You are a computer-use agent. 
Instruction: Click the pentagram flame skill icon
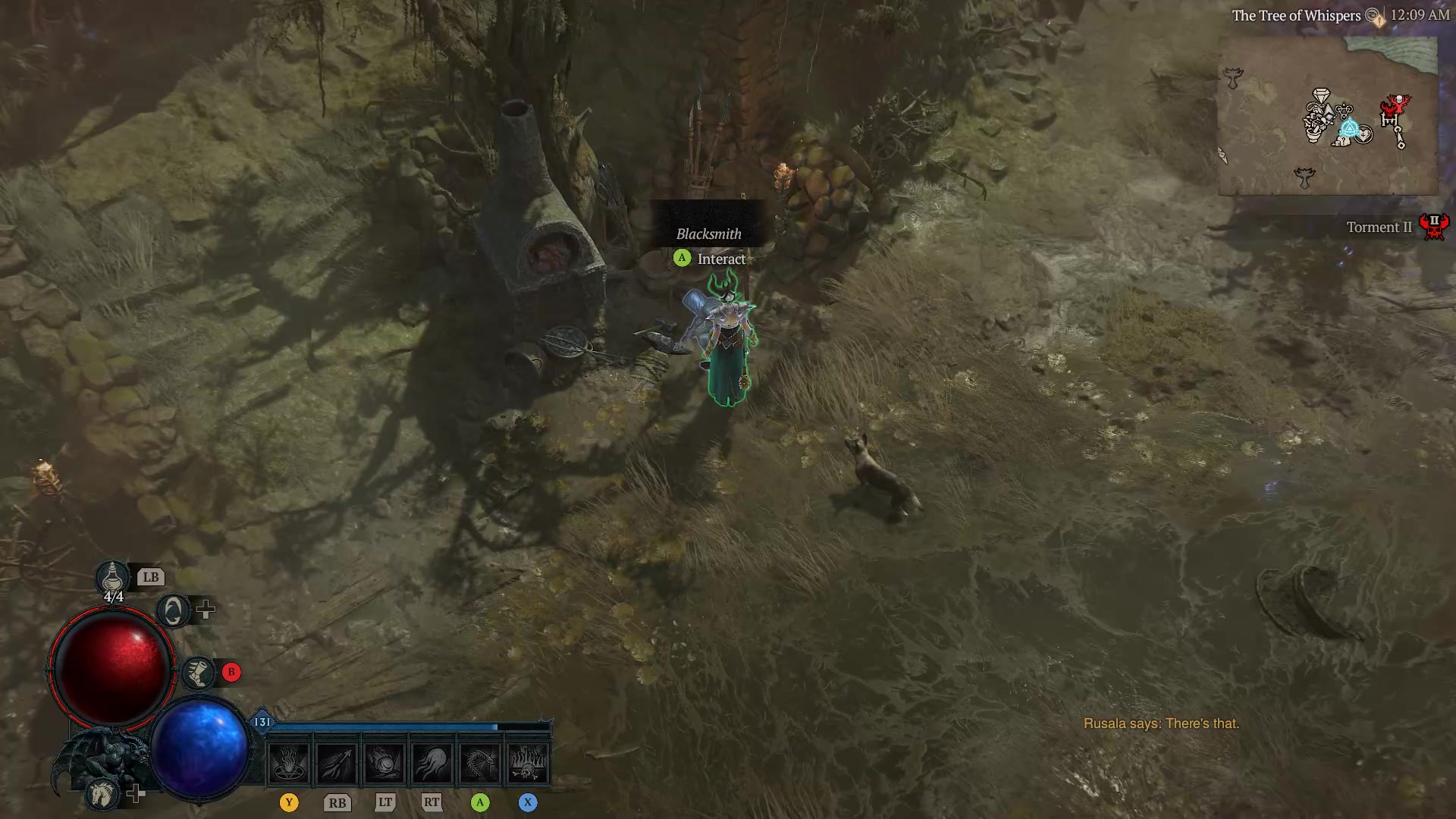click(x=290, y=762)
